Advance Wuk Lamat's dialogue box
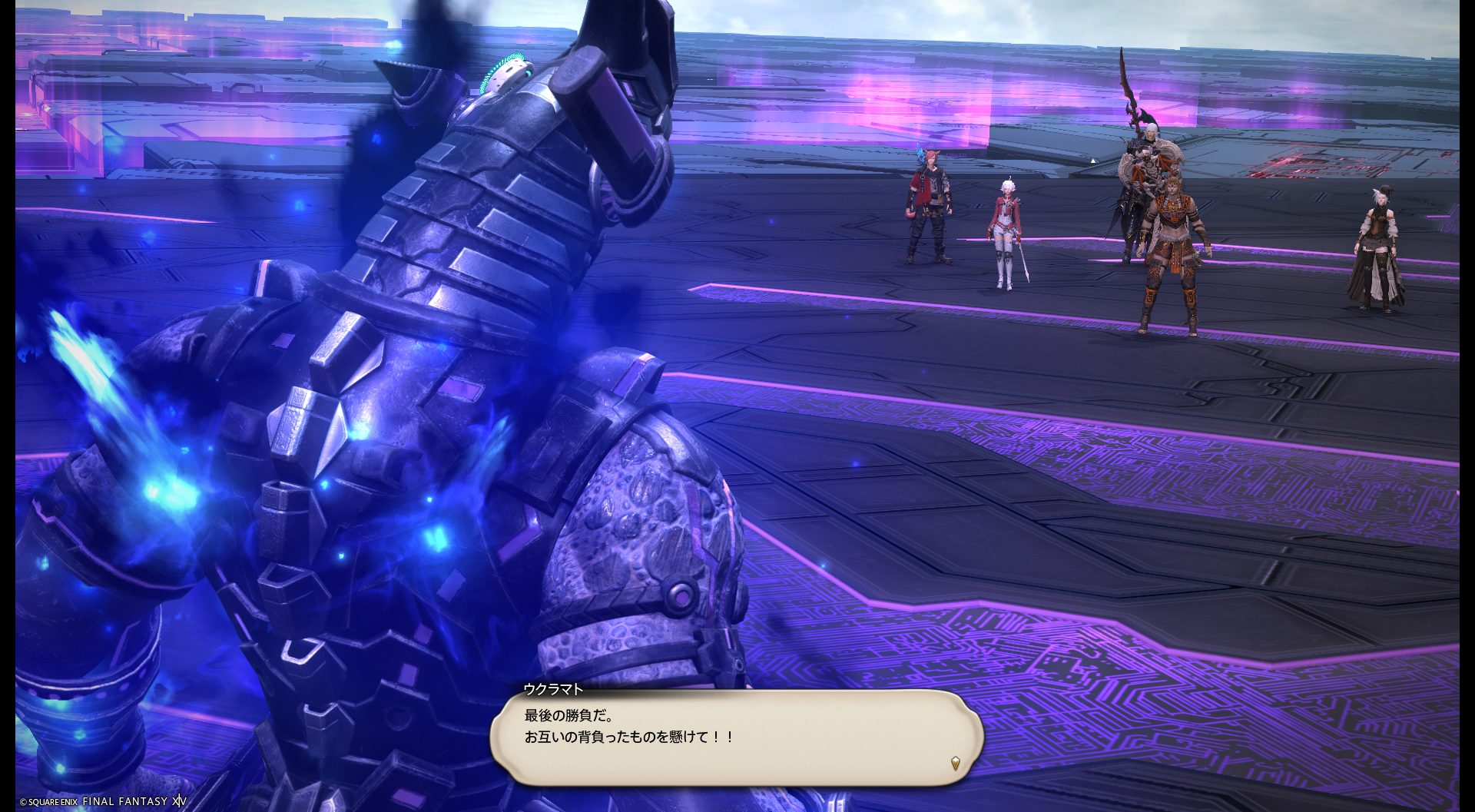Screen dimensions: 1475x812 tap(736, 735)
